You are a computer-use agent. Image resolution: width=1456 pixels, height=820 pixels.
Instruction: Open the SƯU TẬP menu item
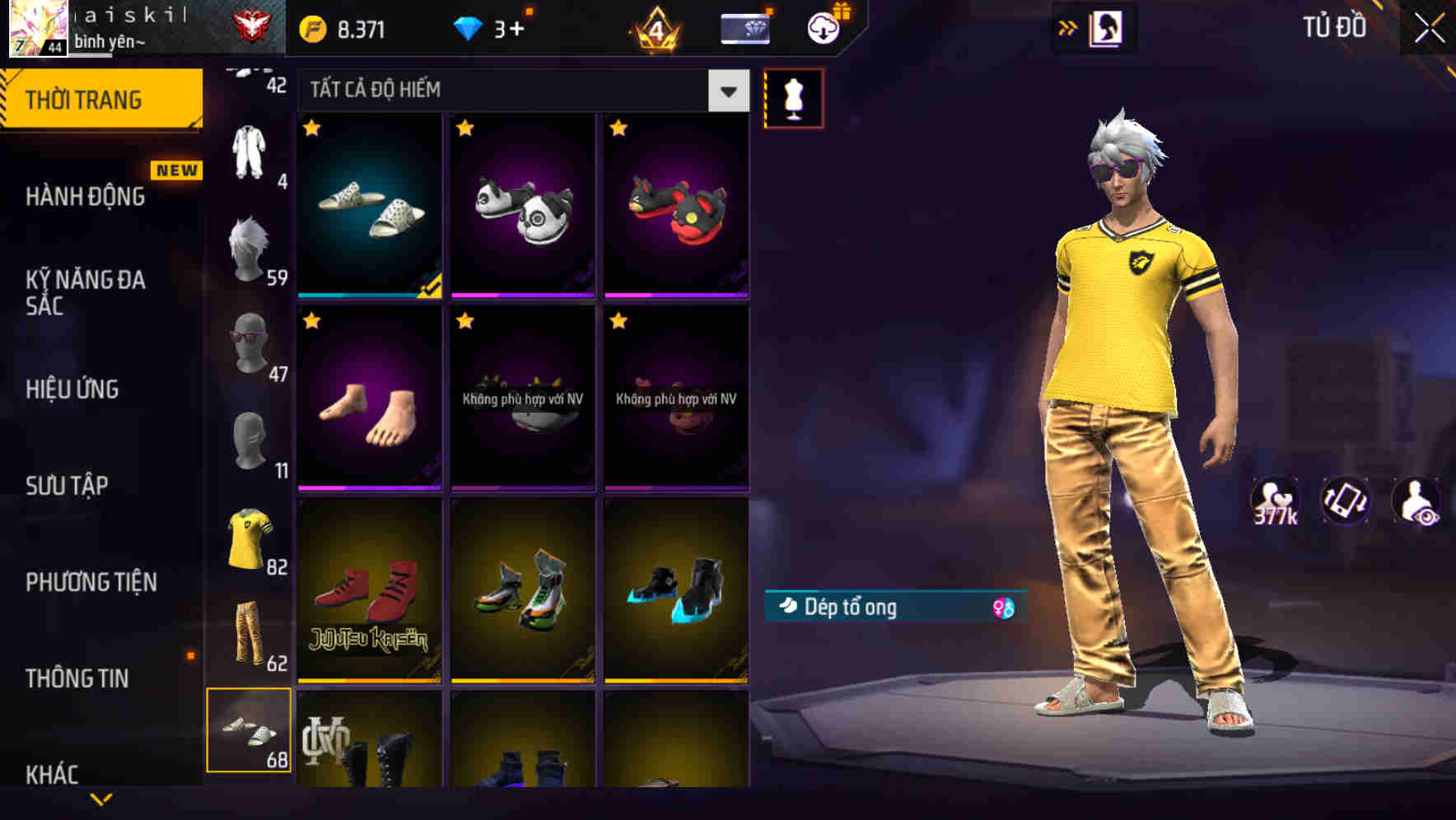coord(67,486)
